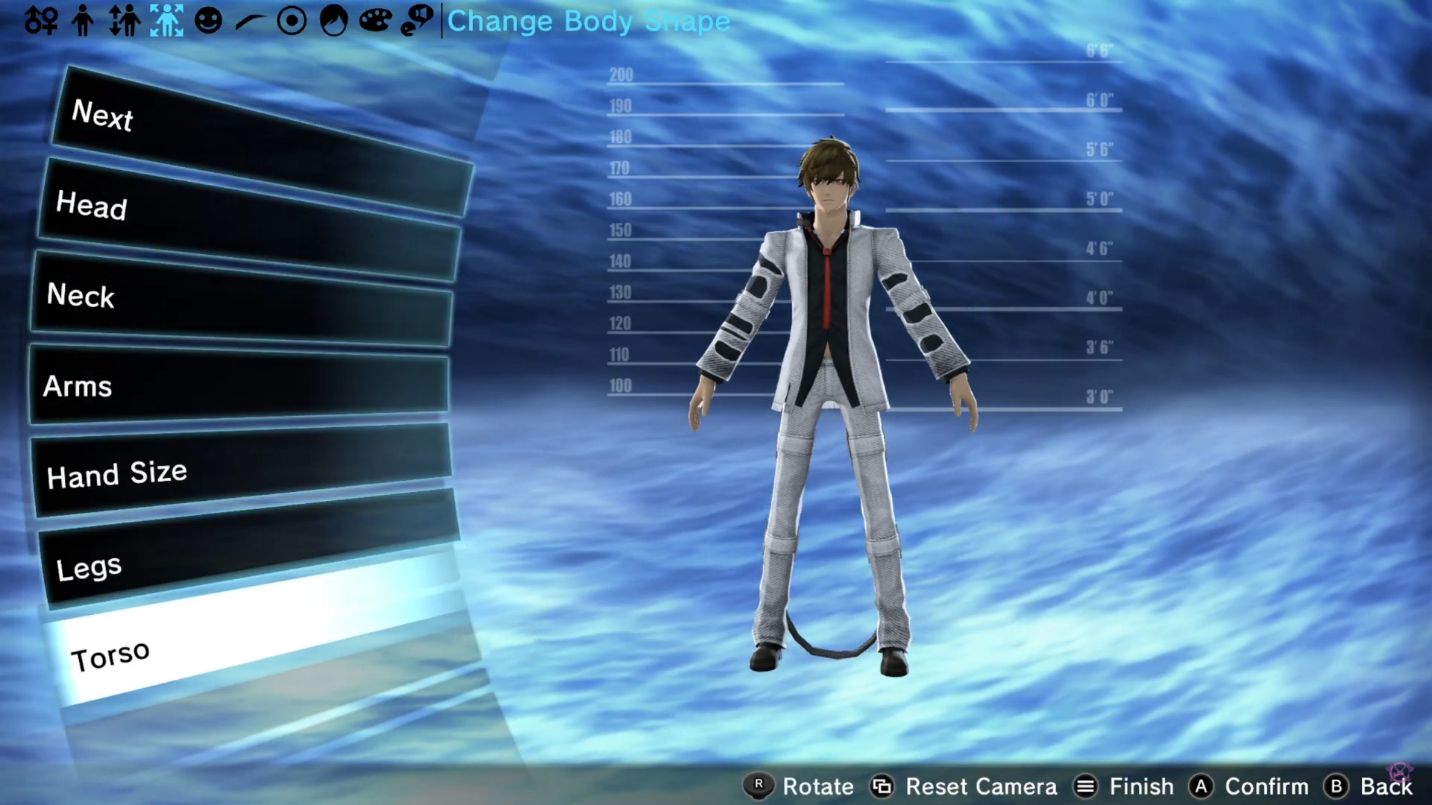Switch to the height arrows figure tab
The width and height of the screenshot is (1432, 805).
click(x=124, y=21)
